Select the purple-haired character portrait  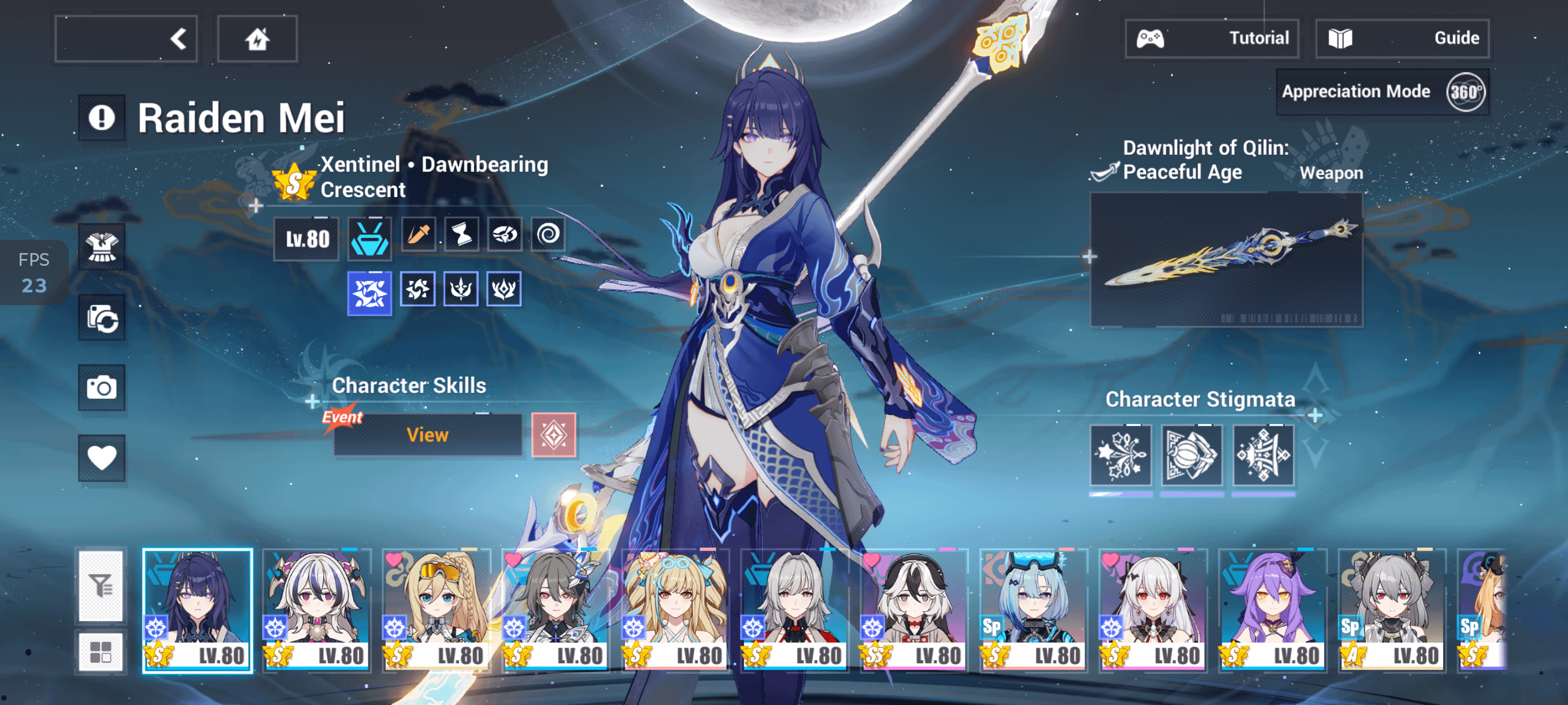[x=1272, y=610]
